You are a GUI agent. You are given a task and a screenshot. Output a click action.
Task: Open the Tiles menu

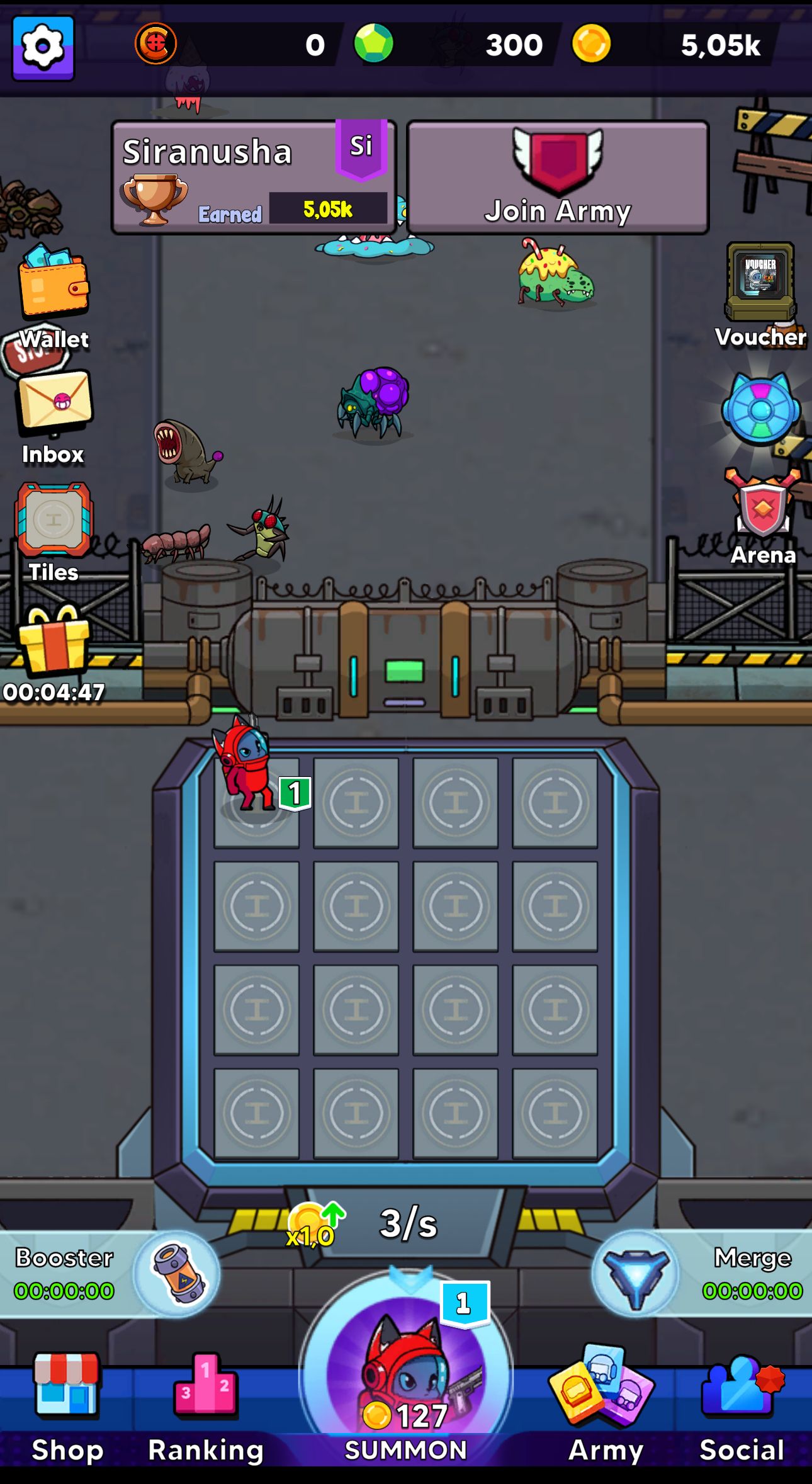click(54, 523)
